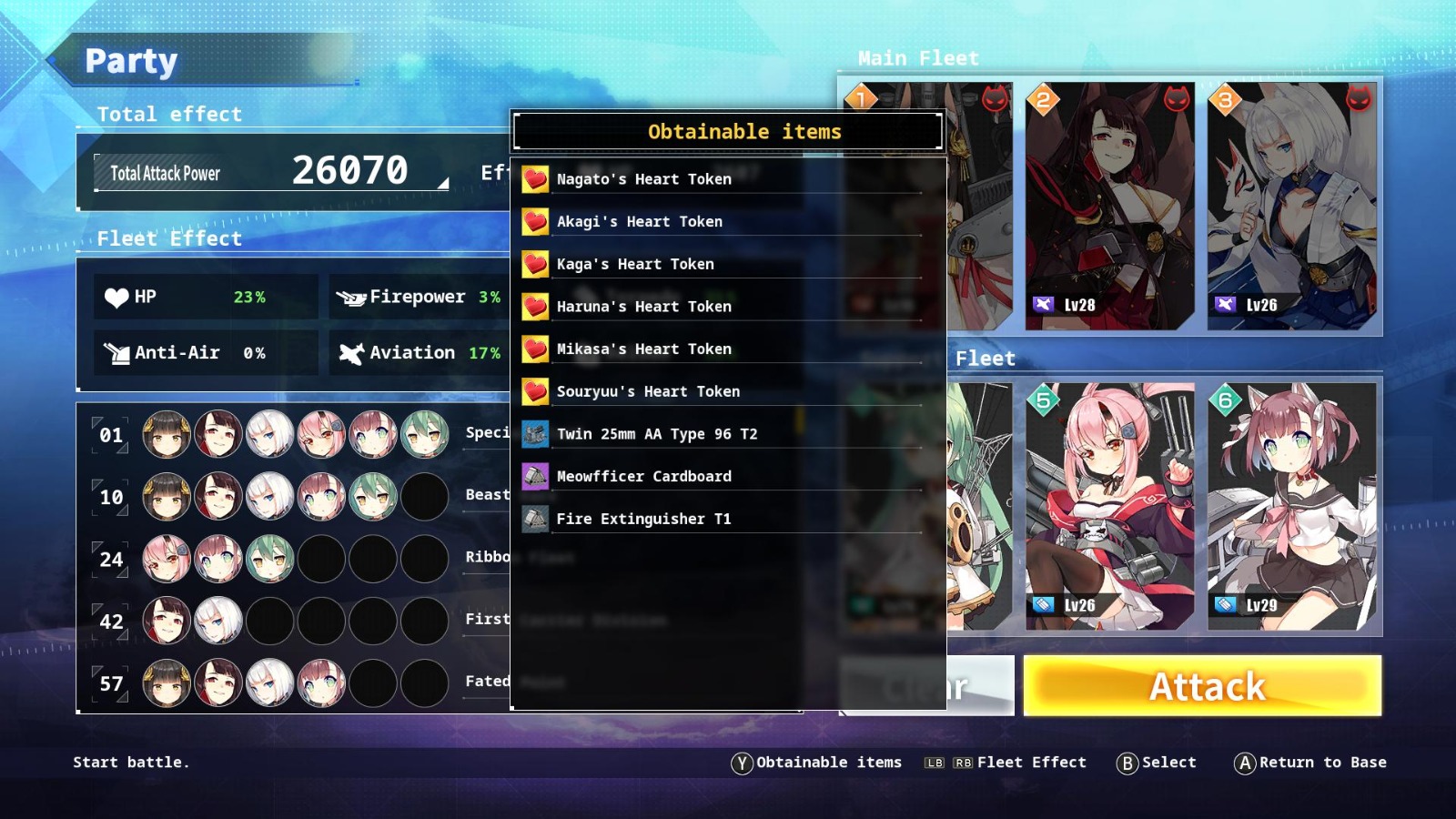
Task: Click the Fire Extinguisher T1 item icon
Action: (x=535, y=518)
